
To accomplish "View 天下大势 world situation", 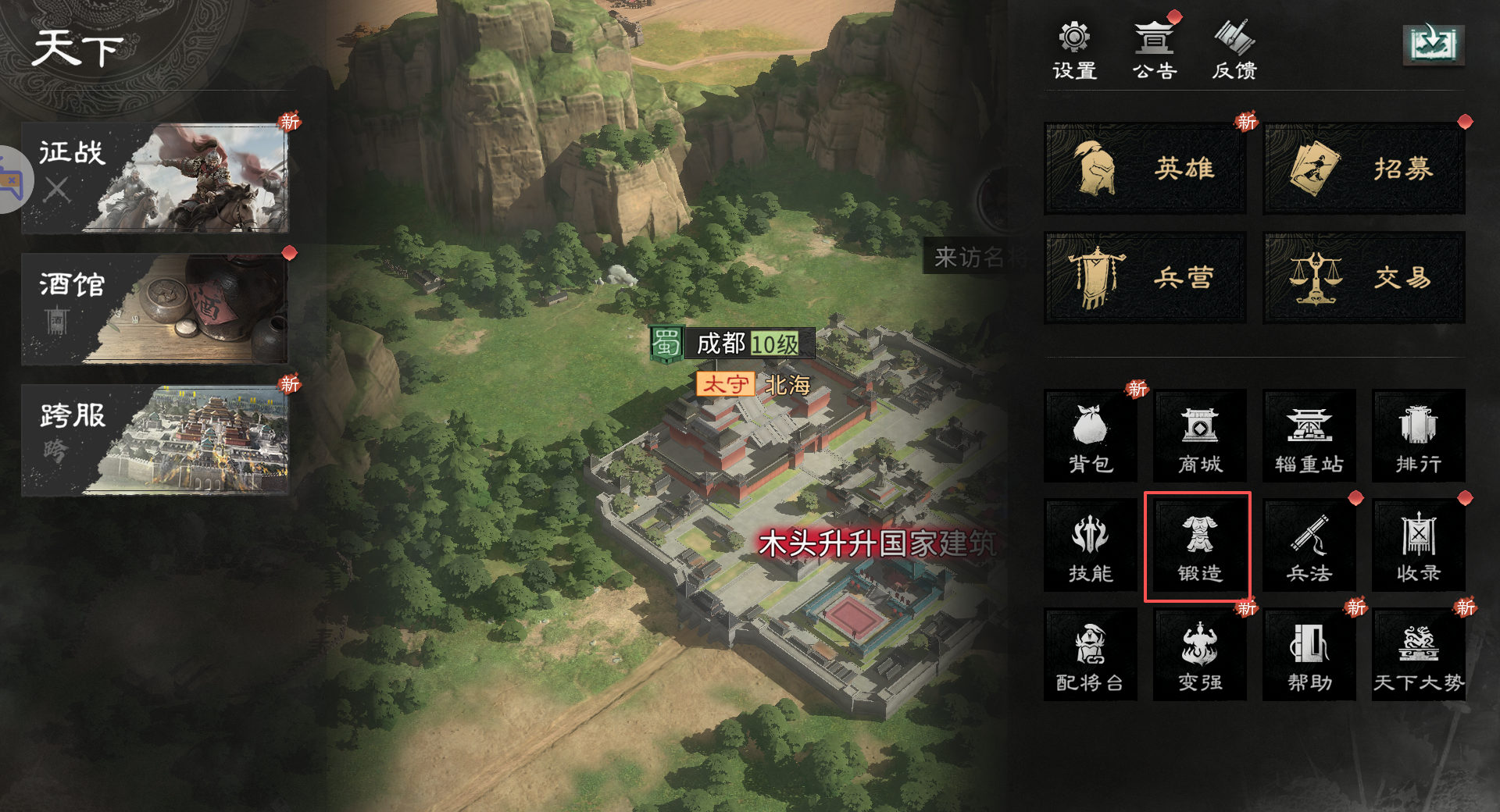I will (x=1418, y=654).
